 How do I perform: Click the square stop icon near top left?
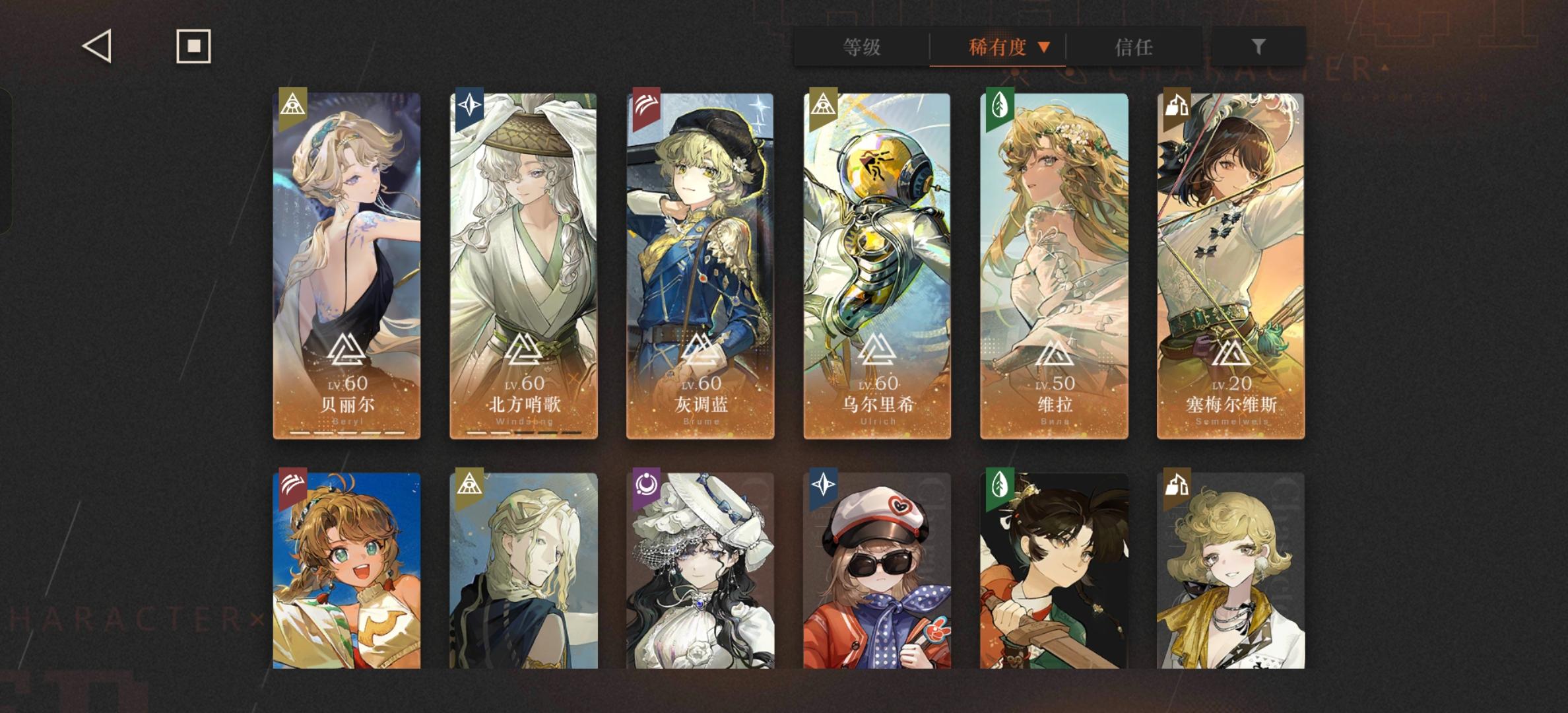point(193,46)
